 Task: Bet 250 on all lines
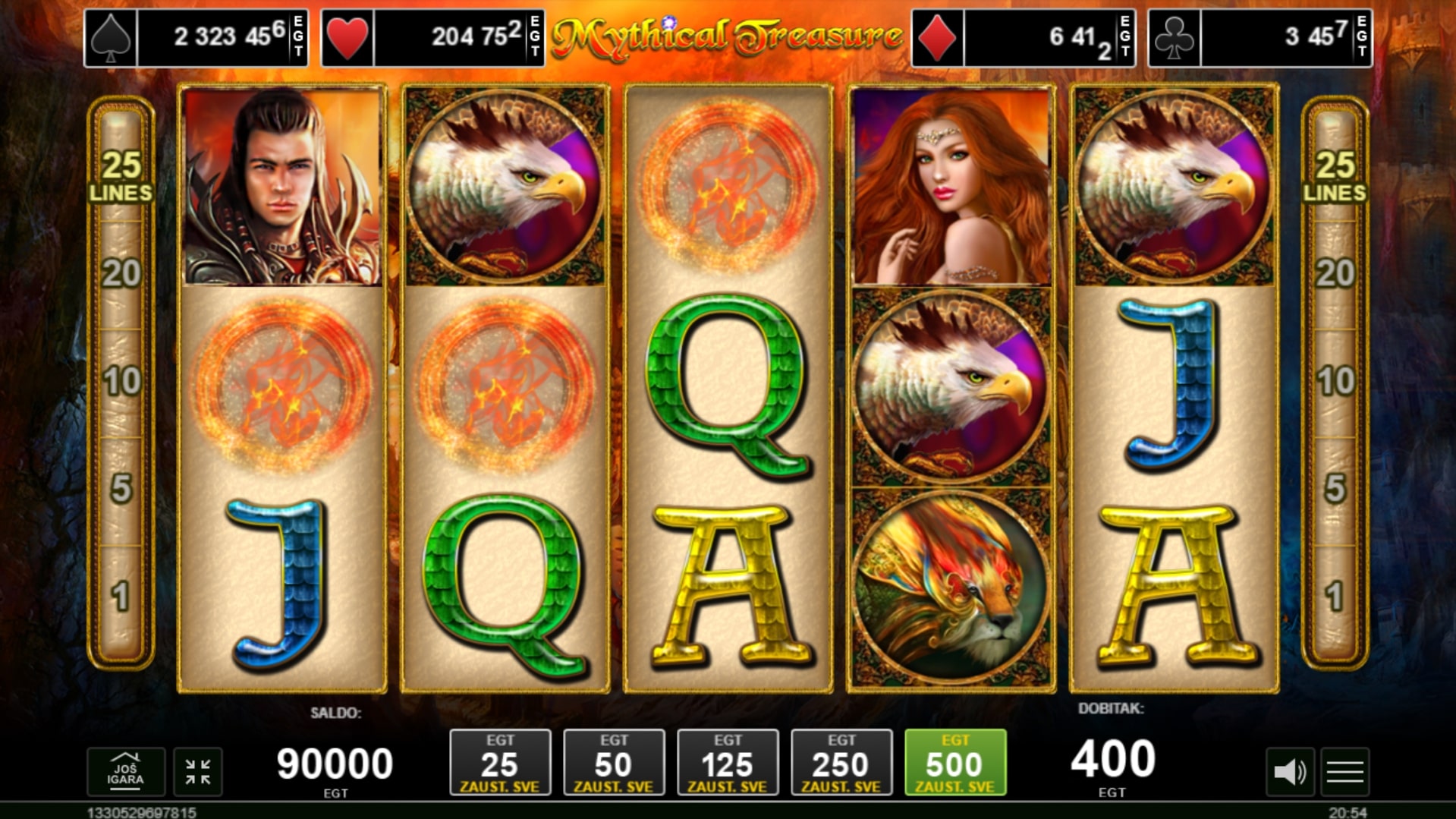click(841, 763)
